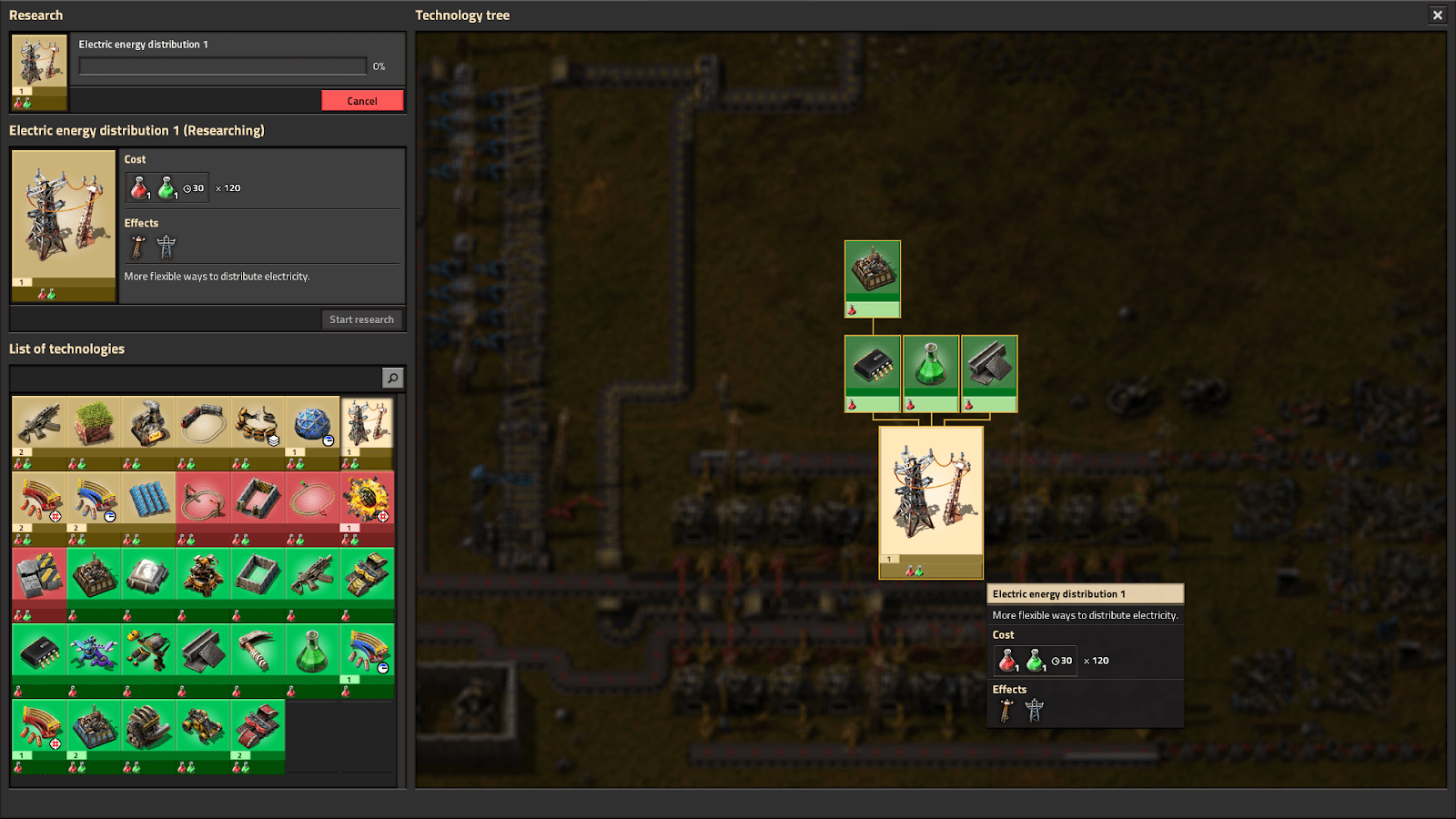
Task: Click the stone wall technology icon
Action: tap(258, 573)
